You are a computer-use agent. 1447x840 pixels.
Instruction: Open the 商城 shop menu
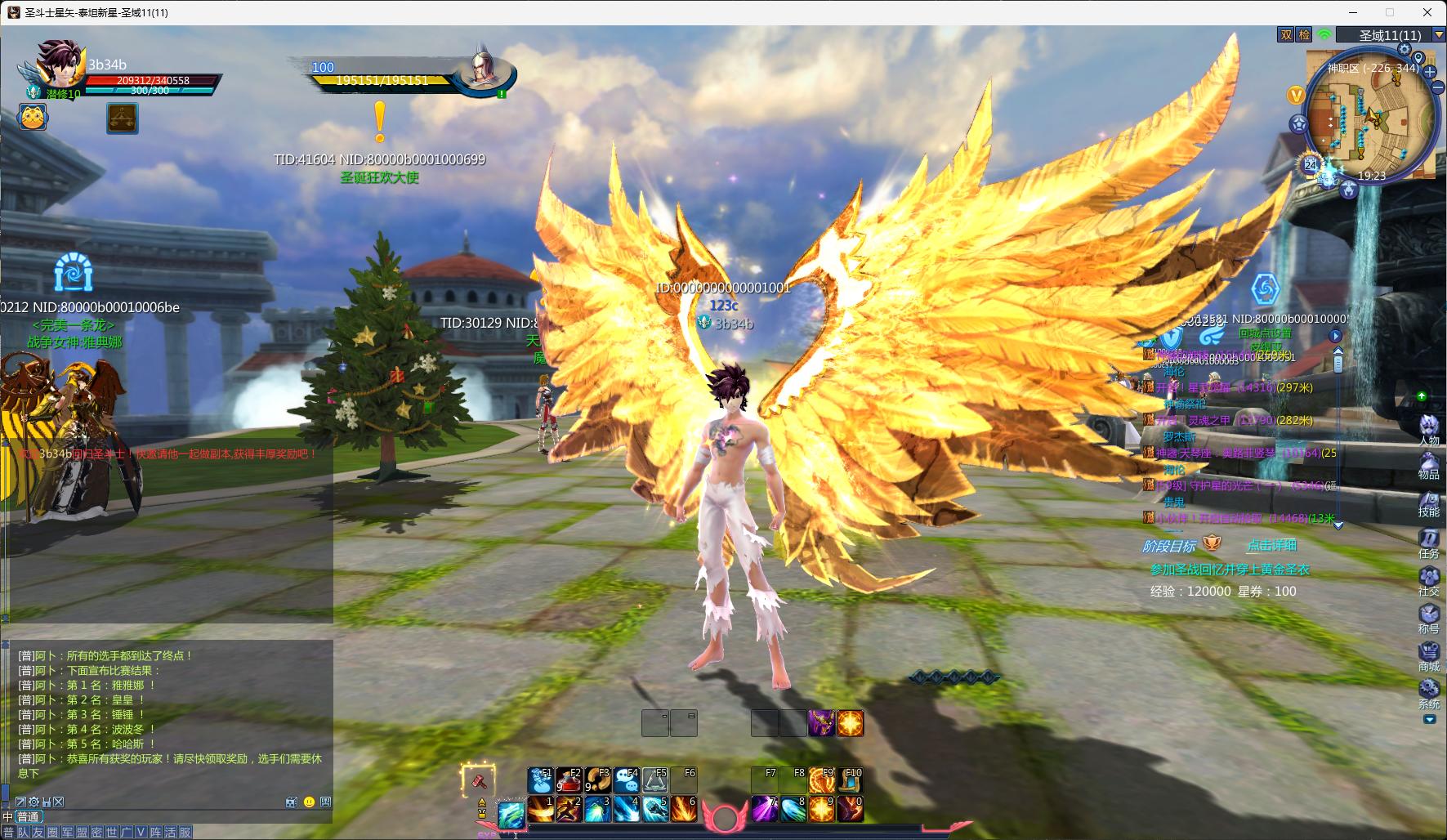pos(1428,654)
